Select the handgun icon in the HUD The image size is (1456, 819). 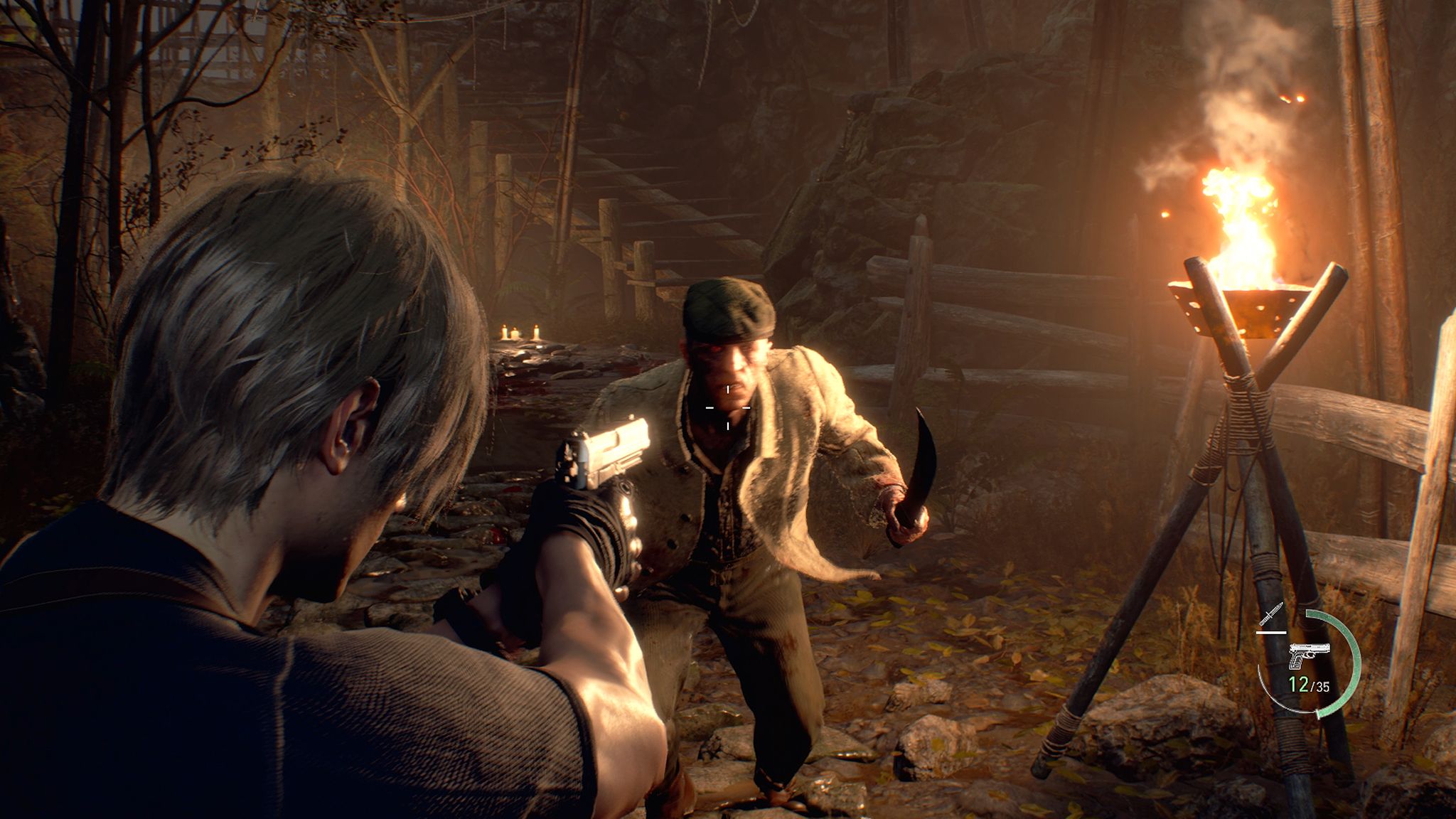tap(1308, 655)
